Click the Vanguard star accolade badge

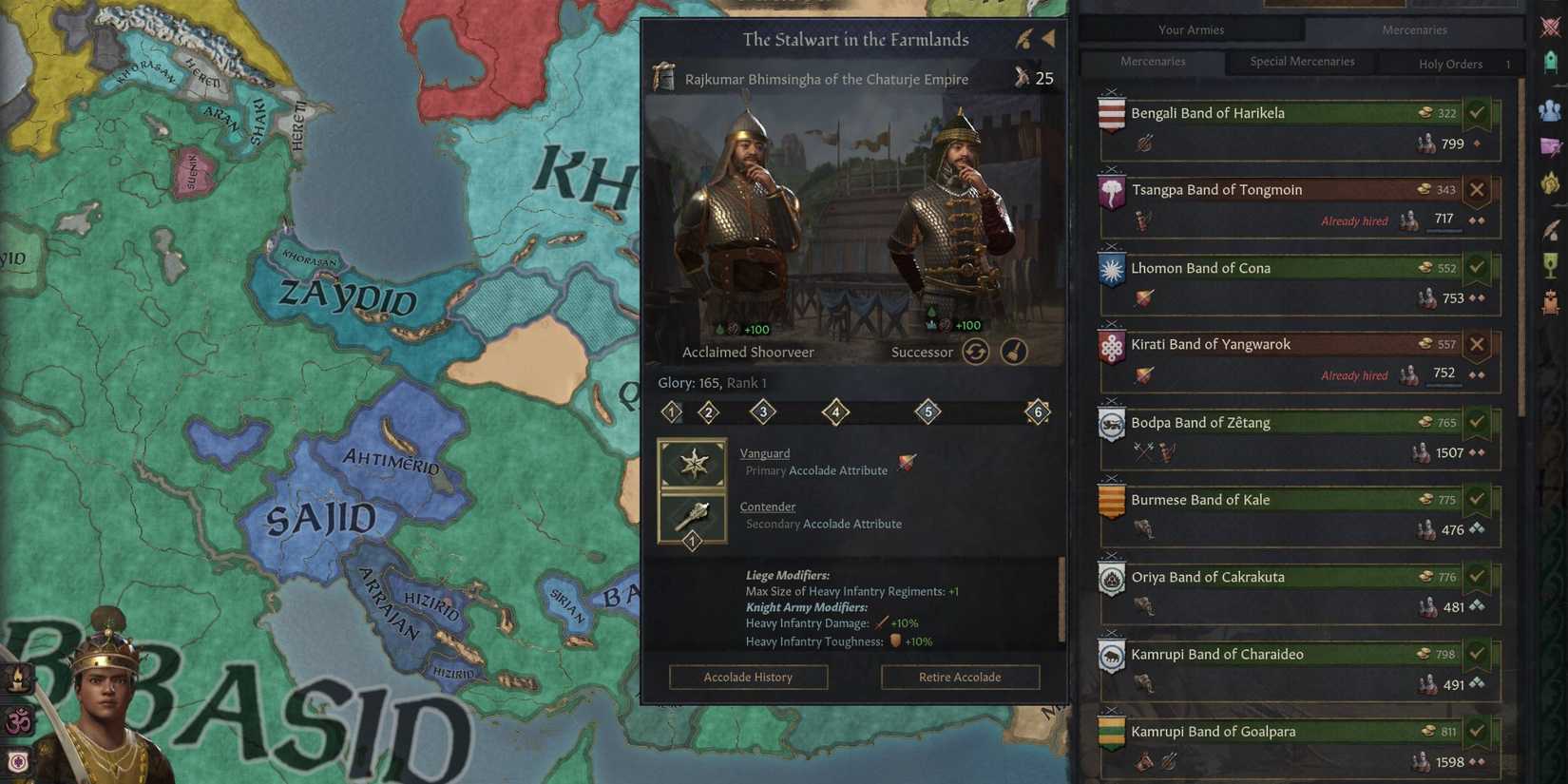(693, 464)
